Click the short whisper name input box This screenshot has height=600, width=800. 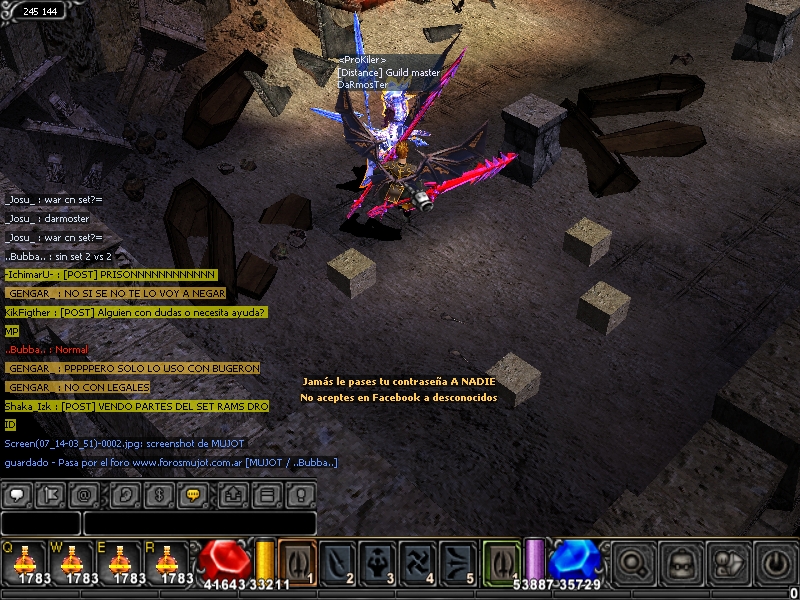tap(40, 523)
